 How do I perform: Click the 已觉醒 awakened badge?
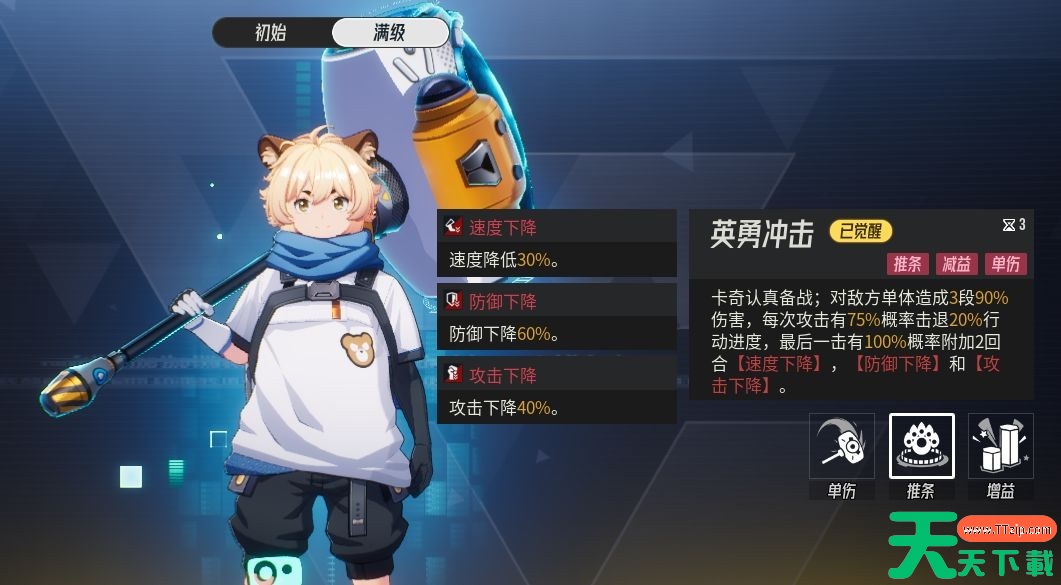point(860,233)
